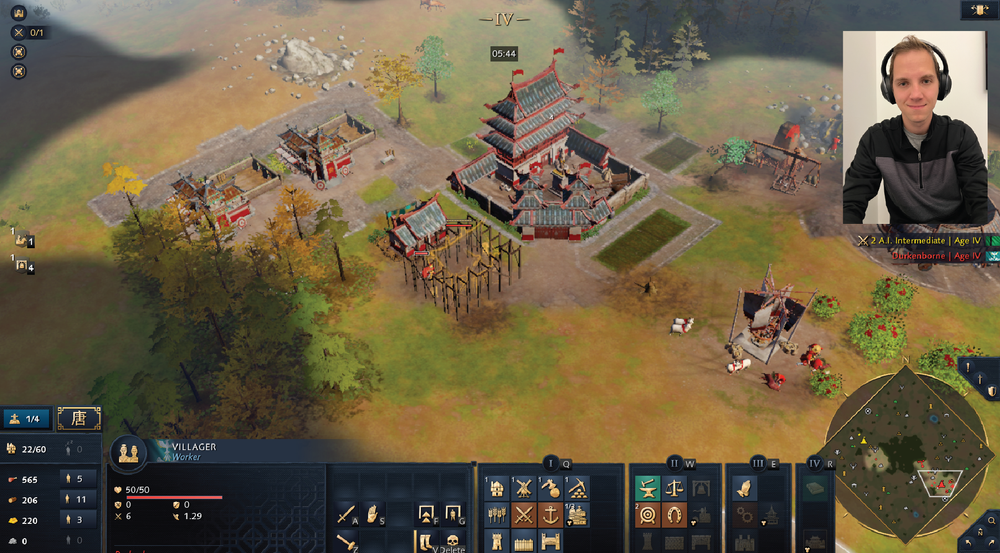
Task: Build a farm using the wheat icon
Action: [497, 515]
